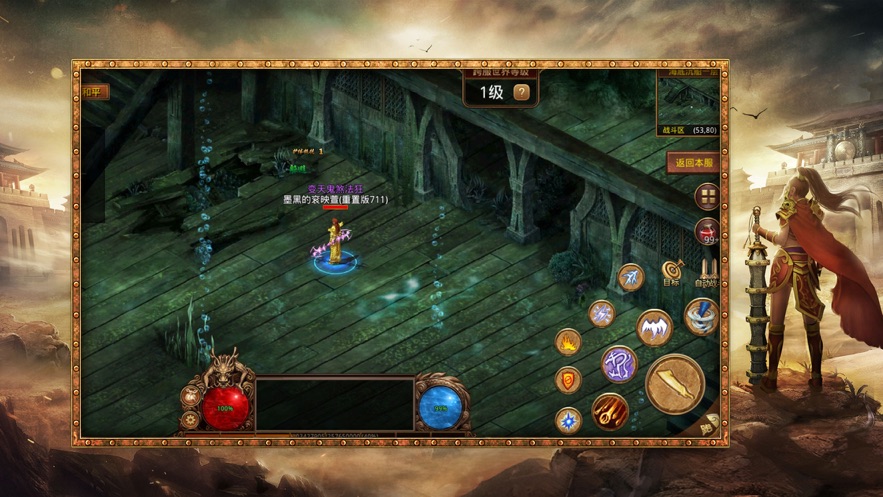Cast the blue starburst skill

click(x=568, y=419)
